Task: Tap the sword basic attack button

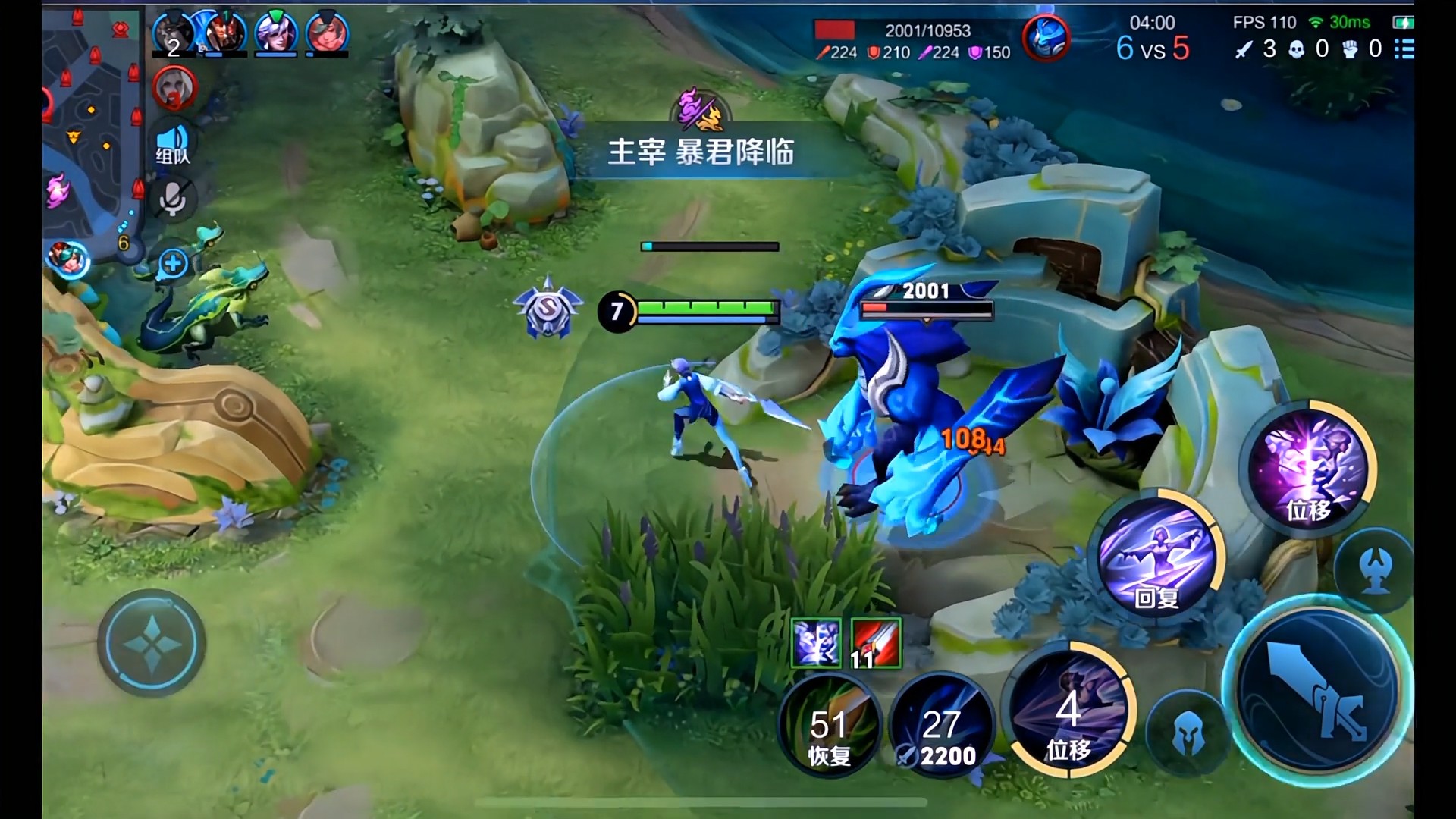Action: (1319, 692)
